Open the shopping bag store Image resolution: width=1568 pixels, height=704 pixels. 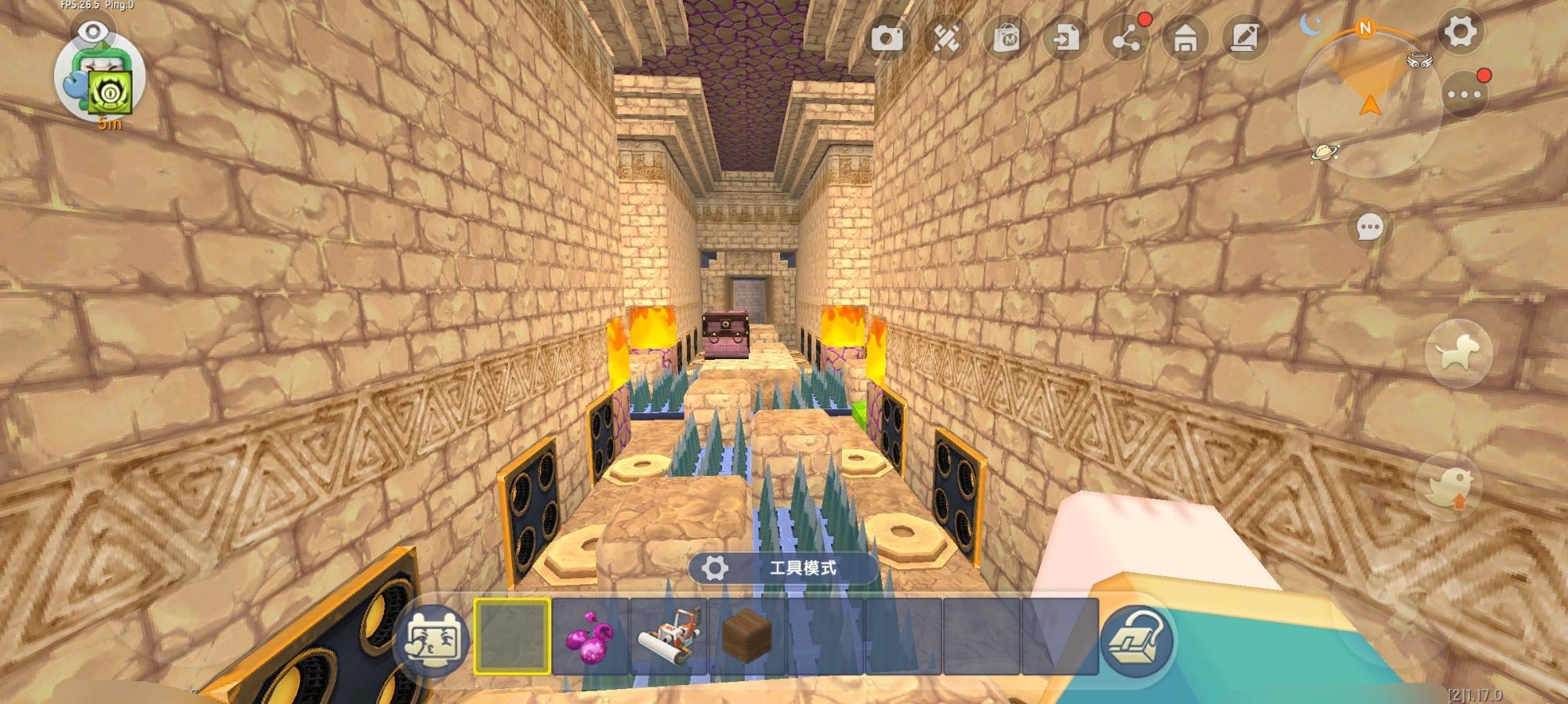[x=1006, y=38]
